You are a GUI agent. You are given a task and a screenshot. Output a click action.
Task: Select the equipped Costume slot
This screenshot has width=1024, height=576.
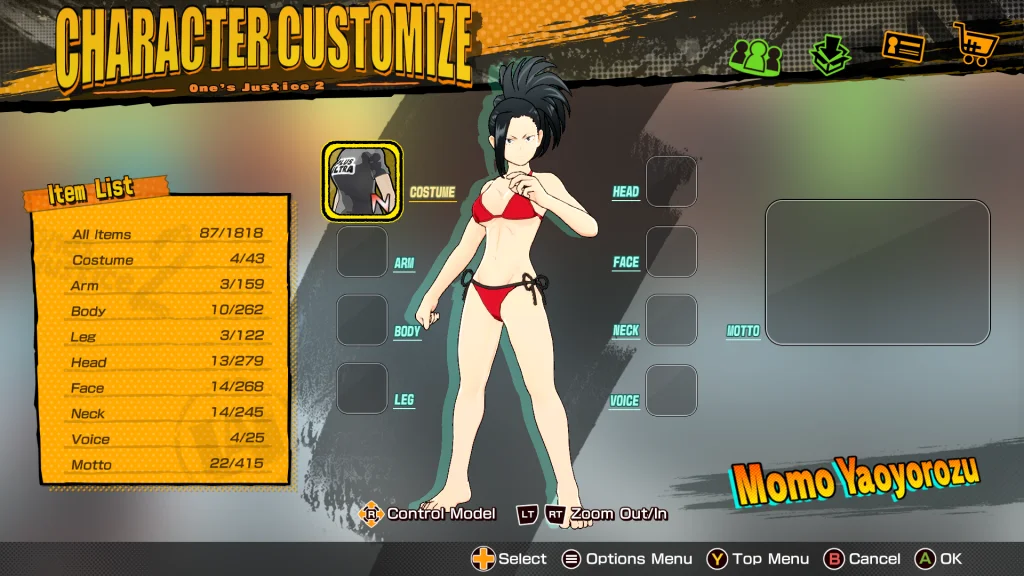click(x=361, y=180)
